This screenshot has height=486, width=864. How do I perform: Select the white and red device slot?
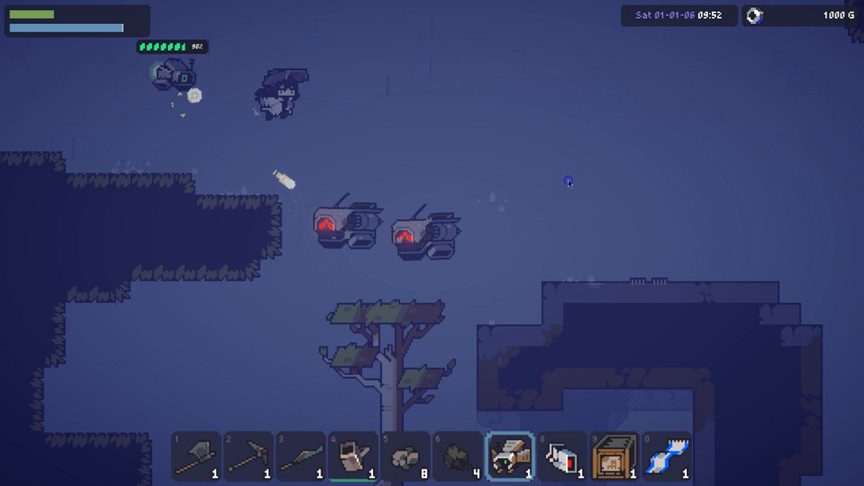pyautogui.click(x=562, y=457)
